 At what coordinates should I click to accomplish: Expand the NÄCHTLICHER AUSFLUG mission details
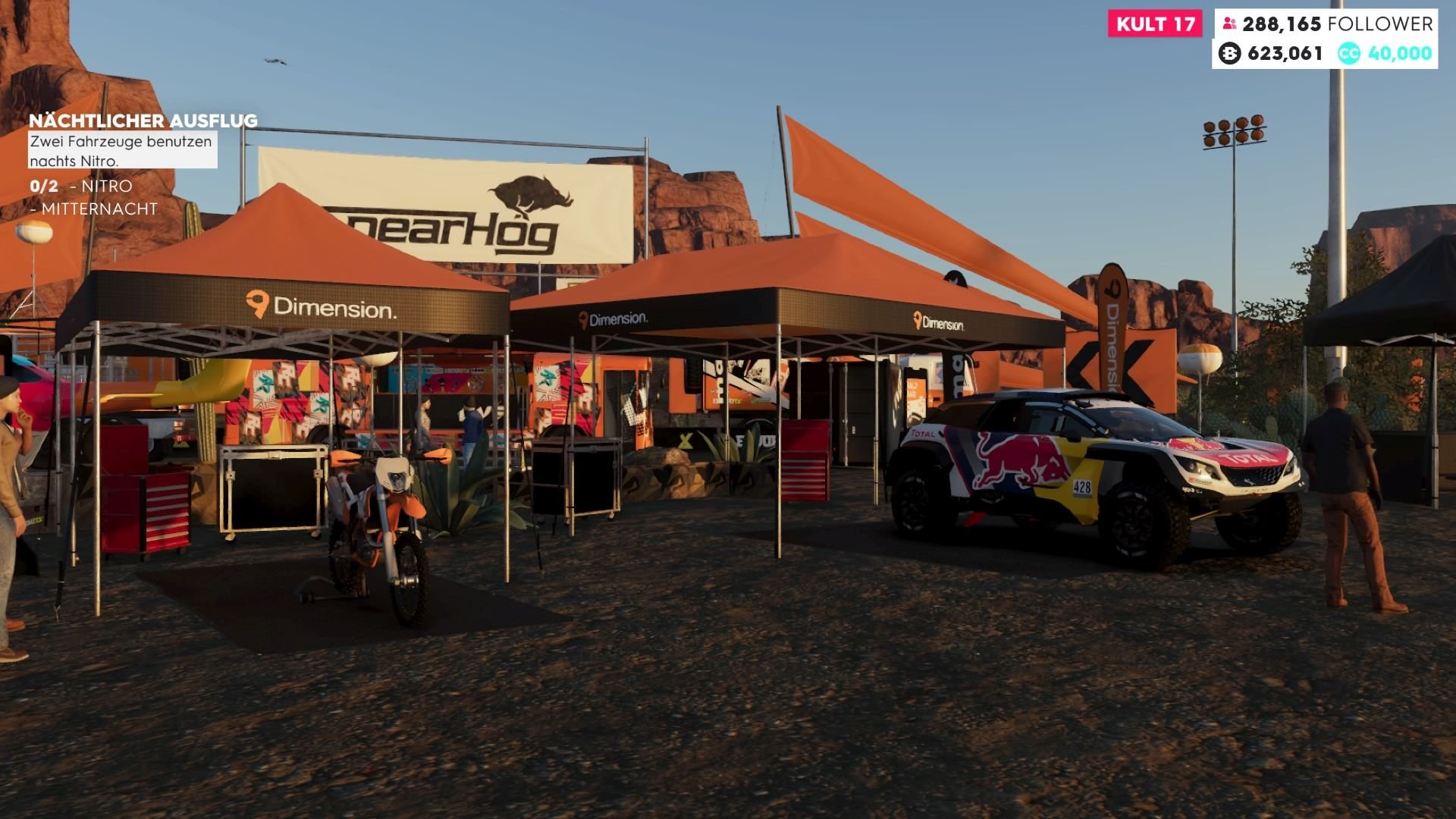[x=144, y=120]
